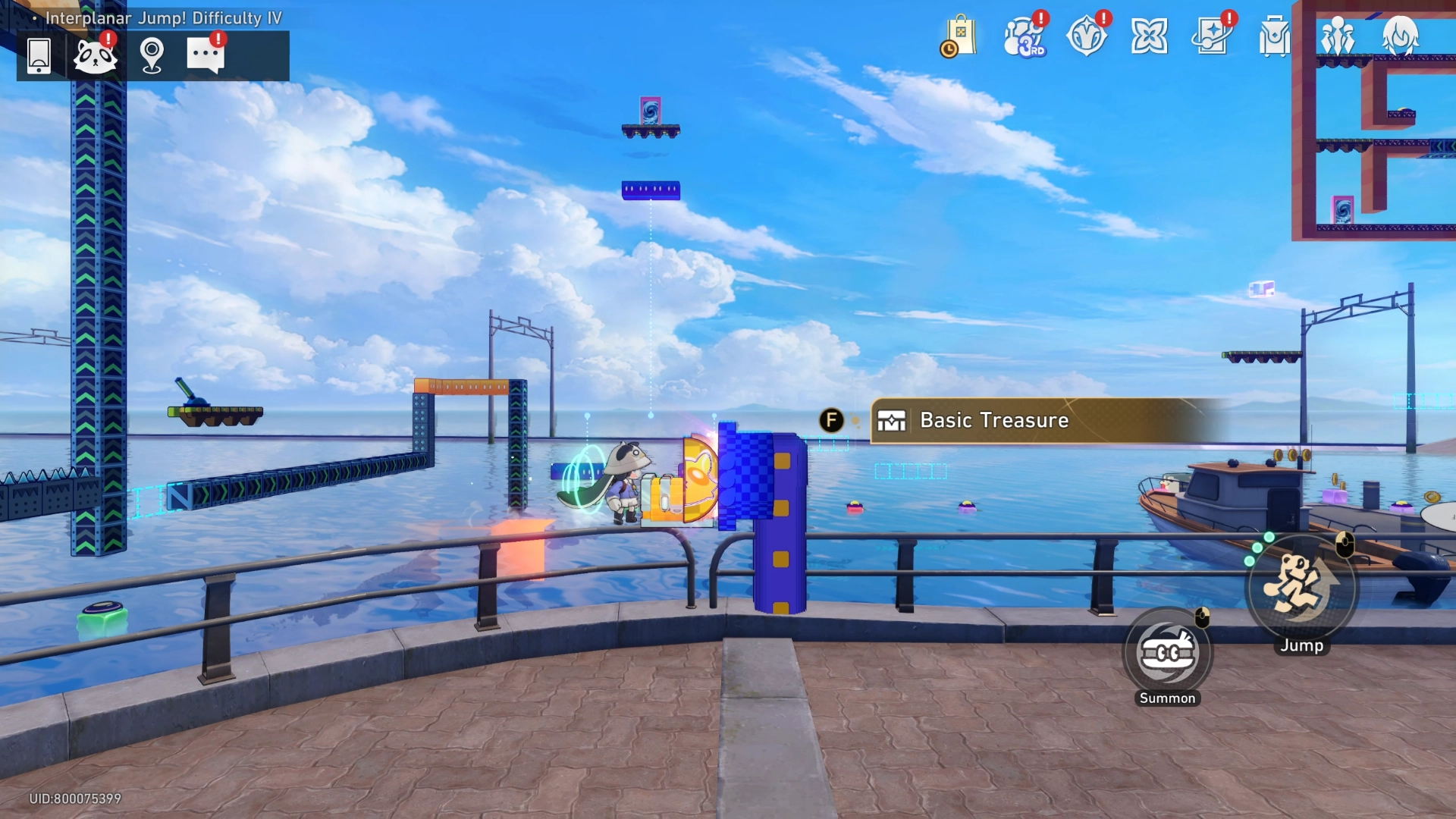Click the character avatar in the top right
The image size is (1456, 819).
pyautogui.click(x=1402, y=34)
